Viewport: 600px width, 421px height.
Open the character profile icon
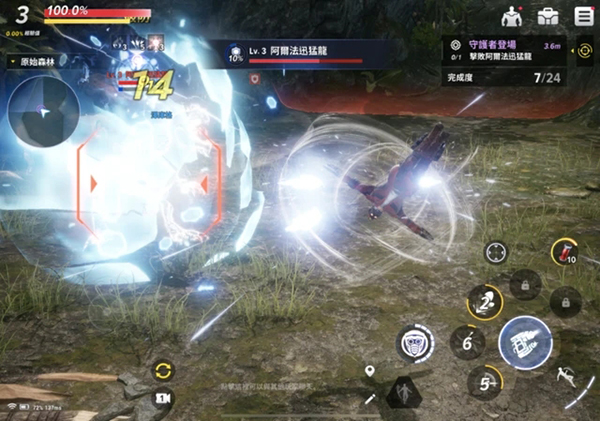(512, 16)
